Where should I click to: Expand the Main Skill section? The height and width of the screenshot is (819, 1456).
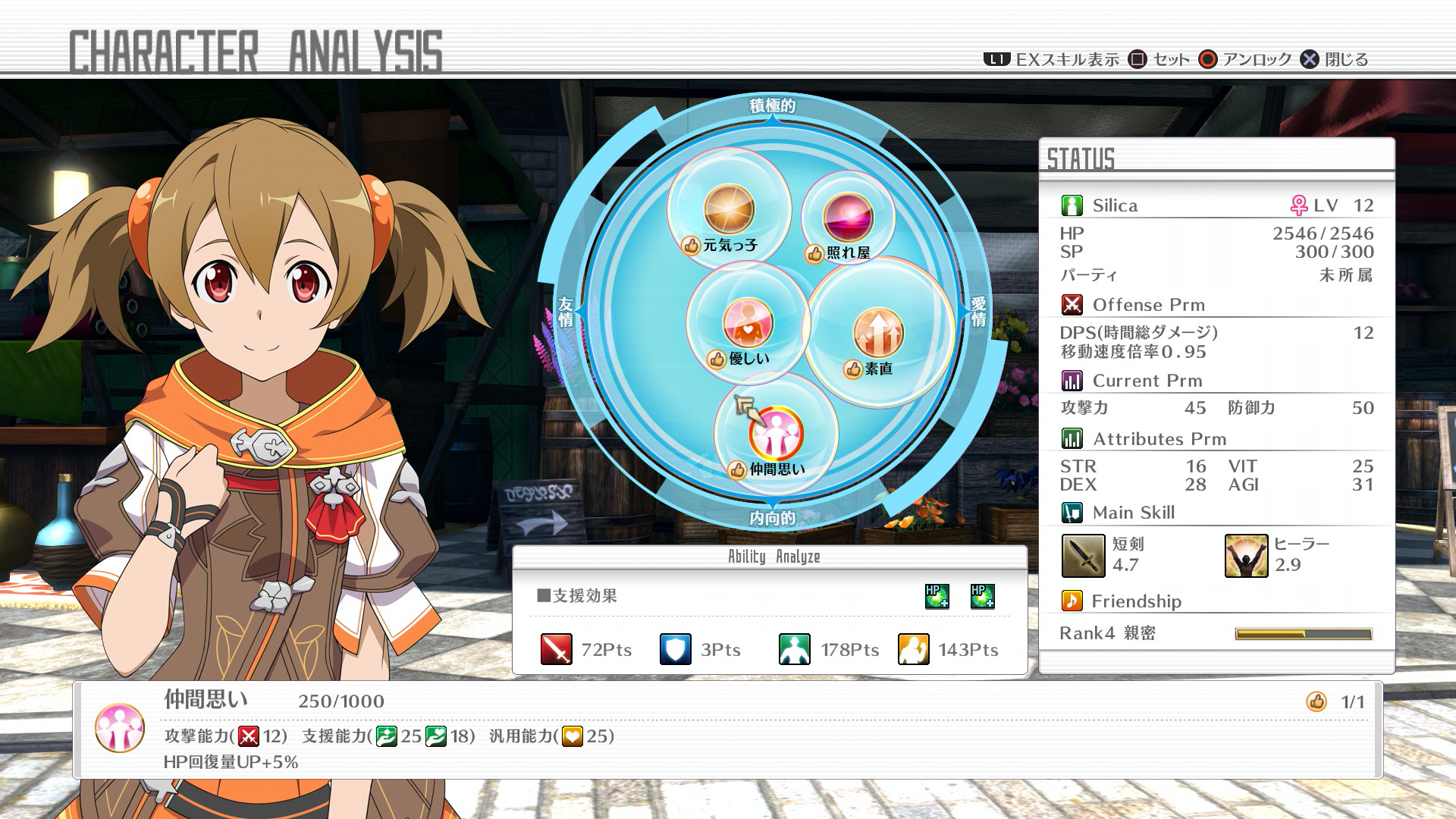[1071, 512]
